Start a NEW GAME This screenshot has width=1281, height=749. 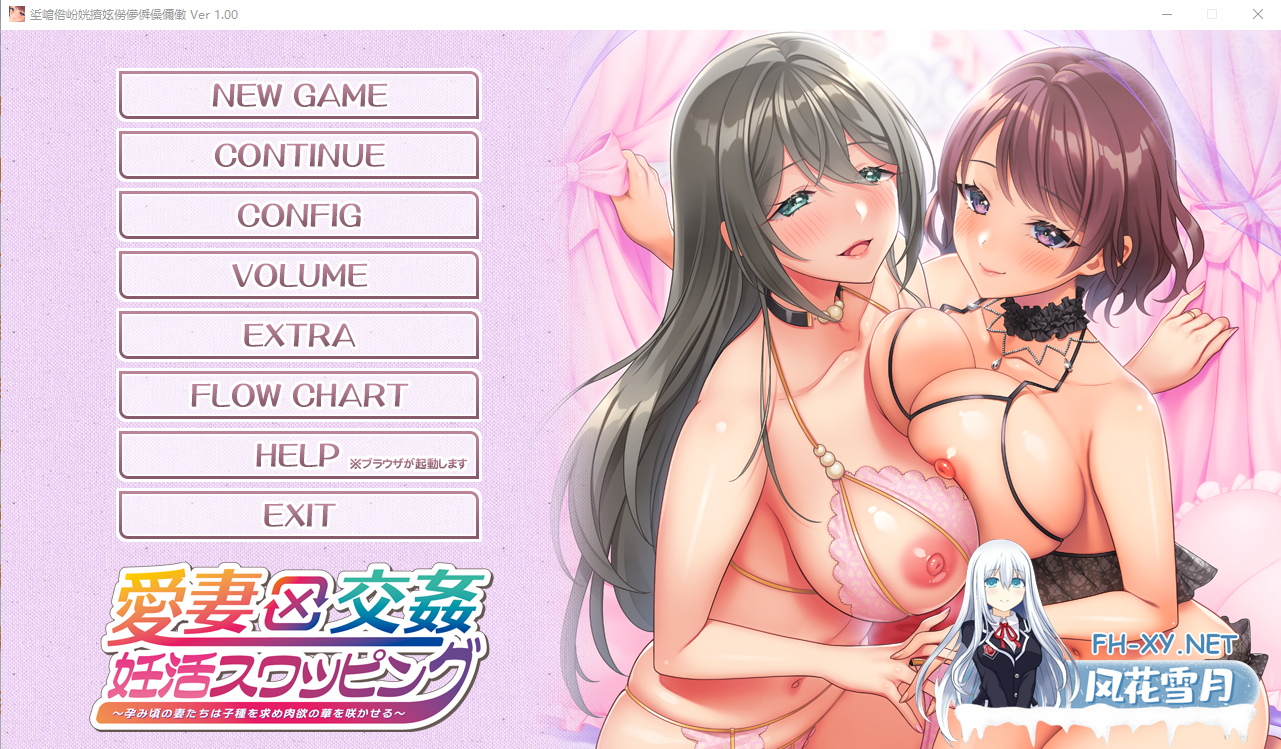point(298,95)
